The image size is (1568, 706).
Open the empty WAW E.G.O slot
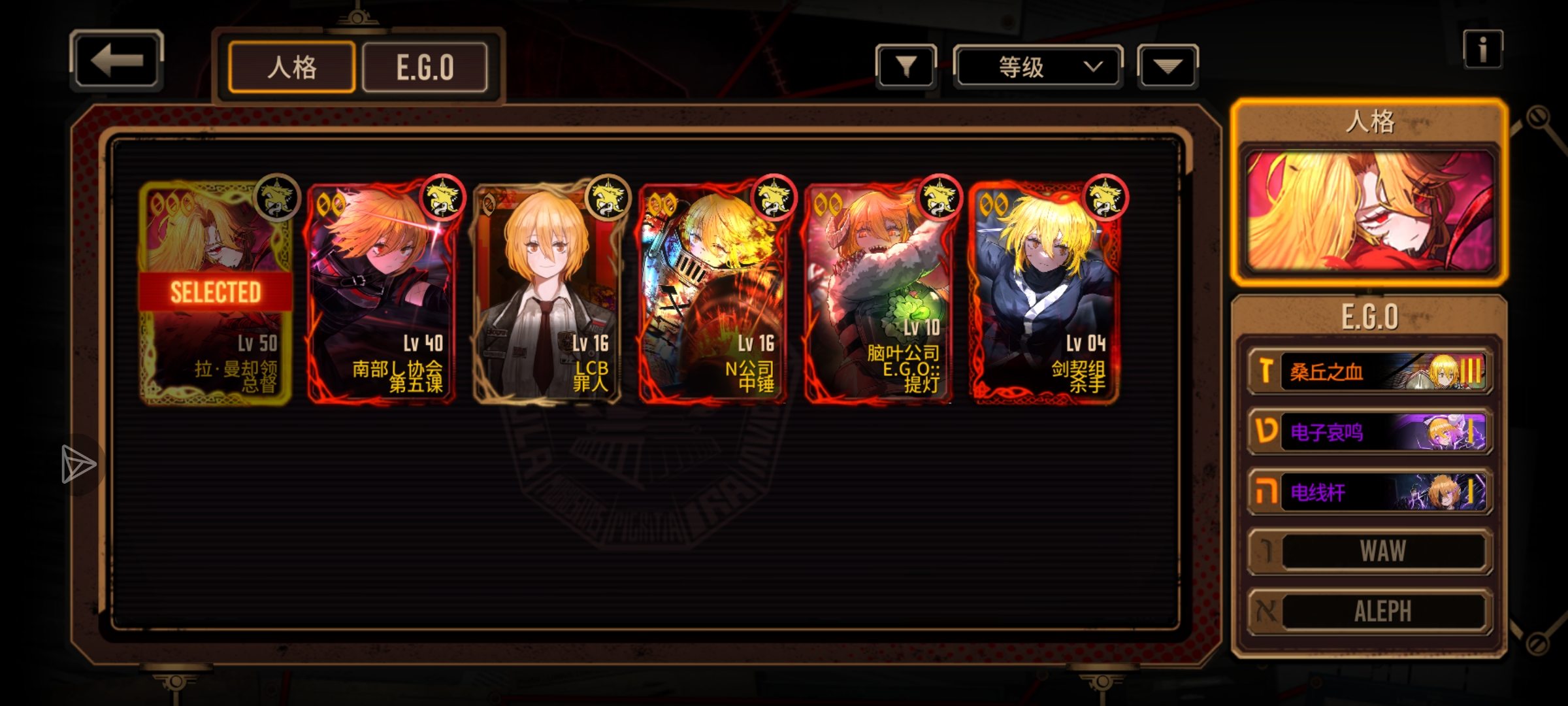(x=1370, y=552)
